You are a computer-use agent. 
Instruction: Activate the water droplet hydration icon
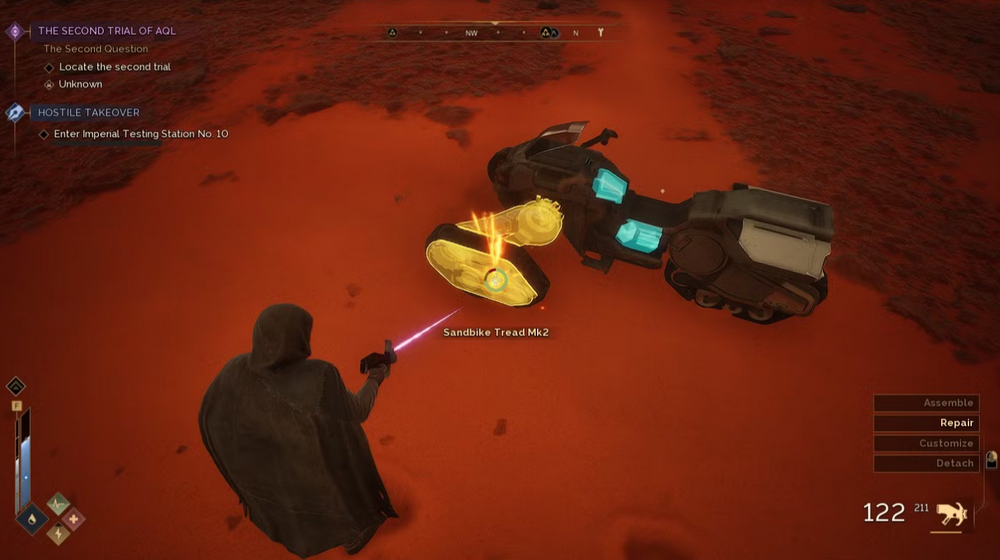tap(32, 518)
